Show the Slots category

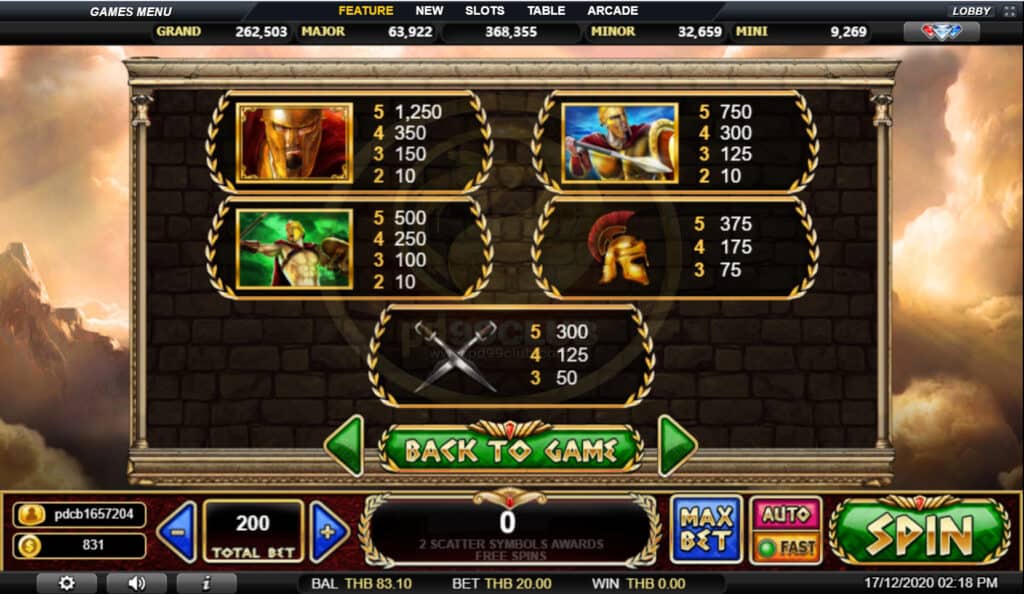485,11
